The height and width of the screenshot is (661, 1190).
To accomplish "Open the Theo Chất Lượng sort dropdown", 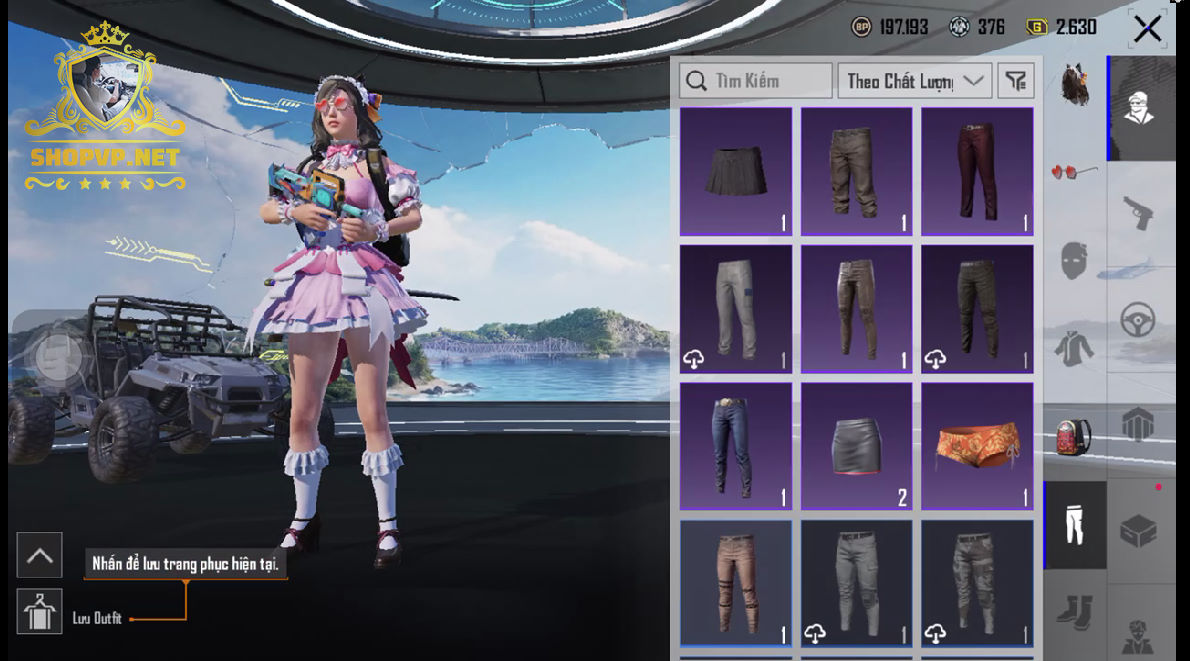I will (914, 81).
